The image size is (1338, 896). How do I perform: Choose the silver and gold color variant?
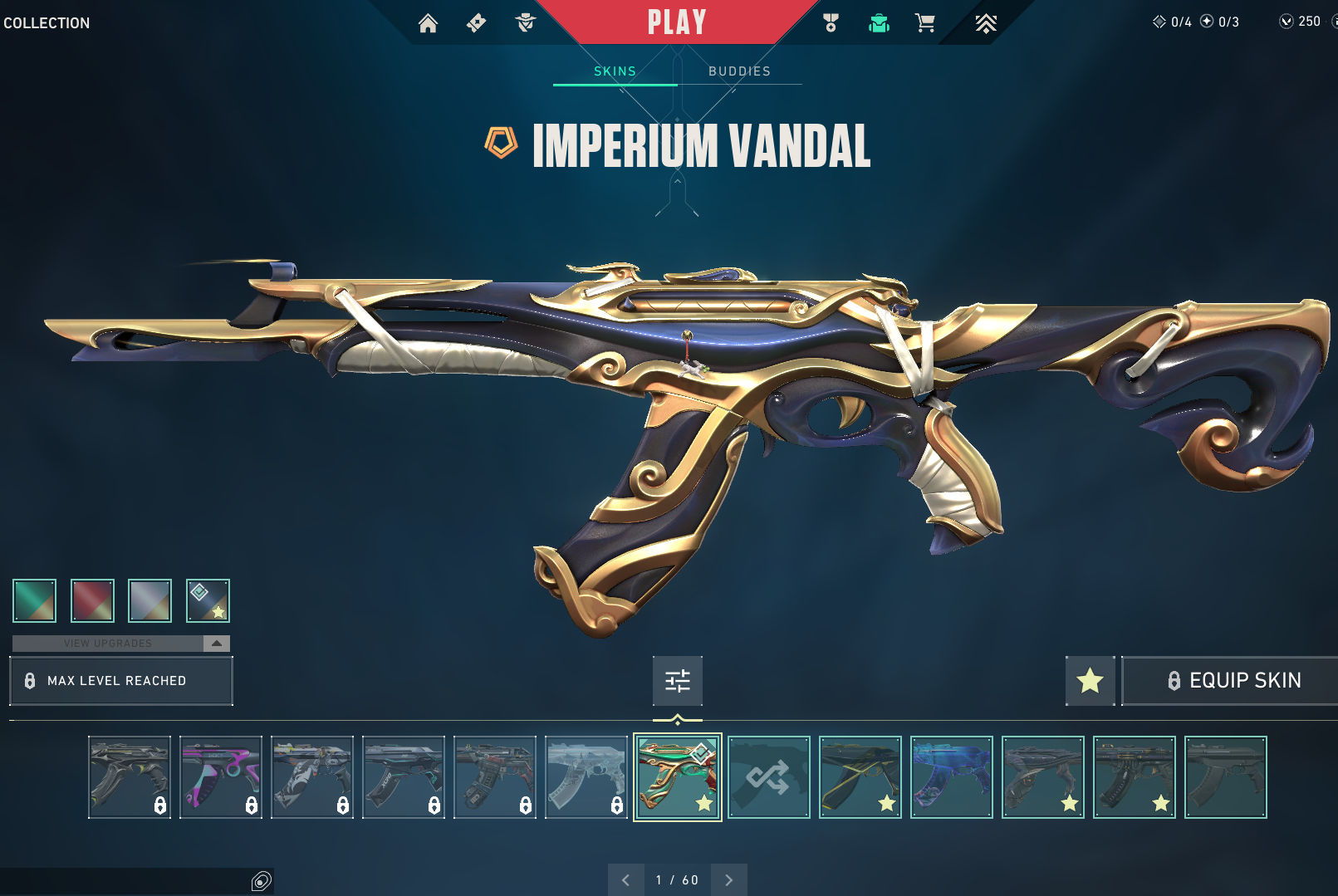point(150,600)
